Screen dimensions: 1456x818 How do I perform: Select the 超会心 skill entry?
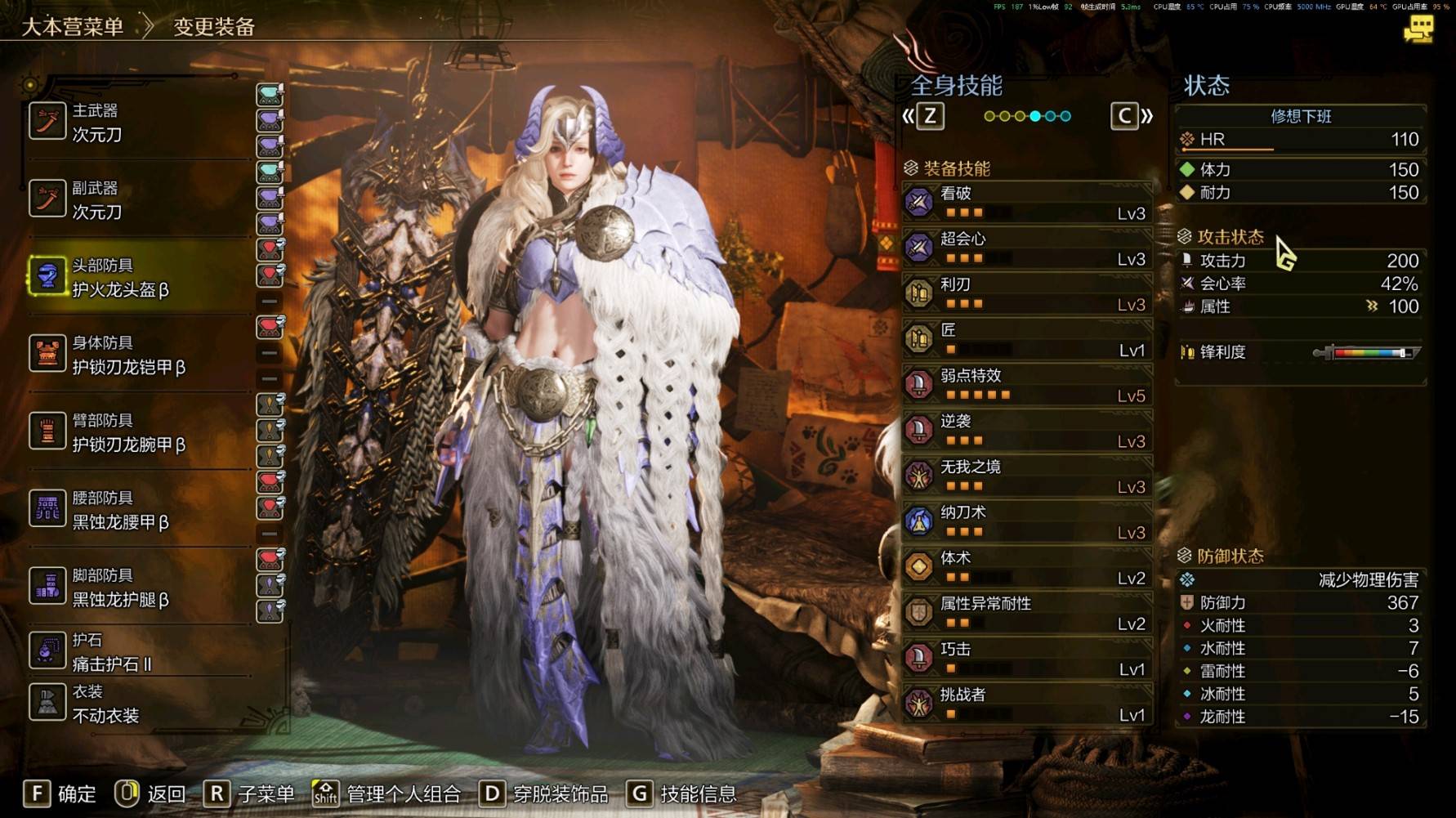coord(1026,248)
